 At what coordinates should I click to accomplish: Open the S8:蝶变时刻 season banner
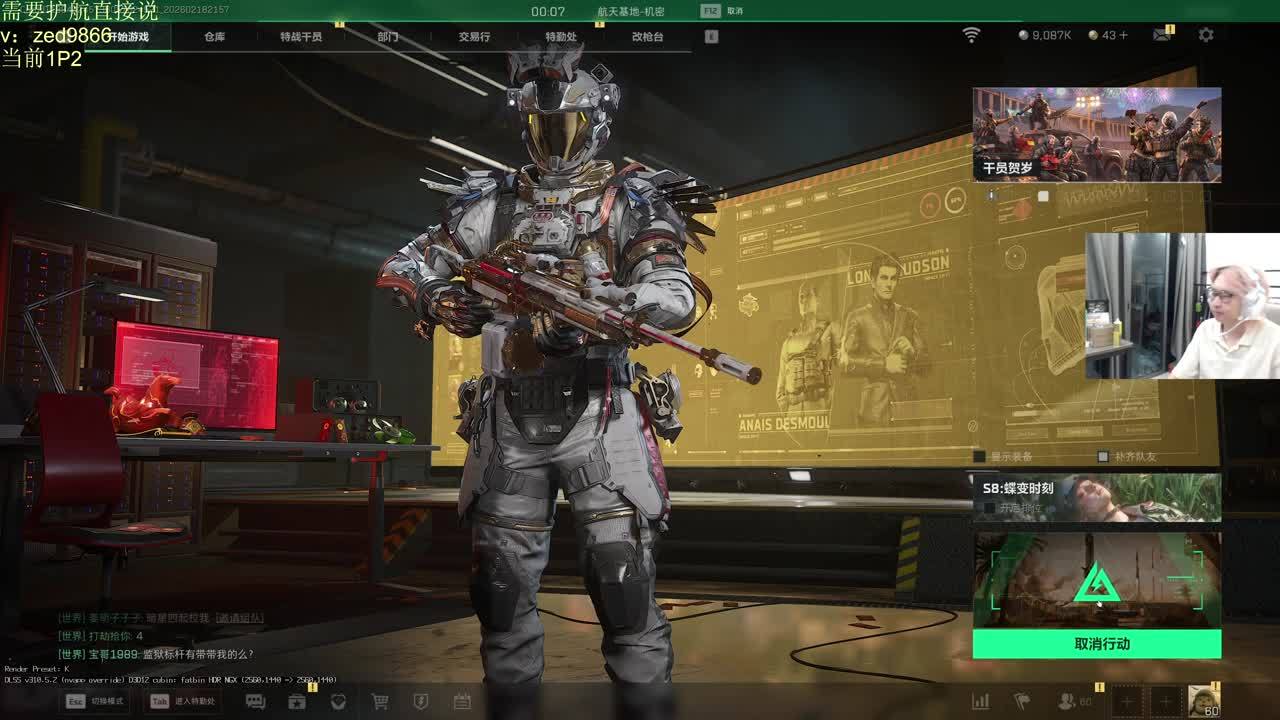[x=1097, y=498]
